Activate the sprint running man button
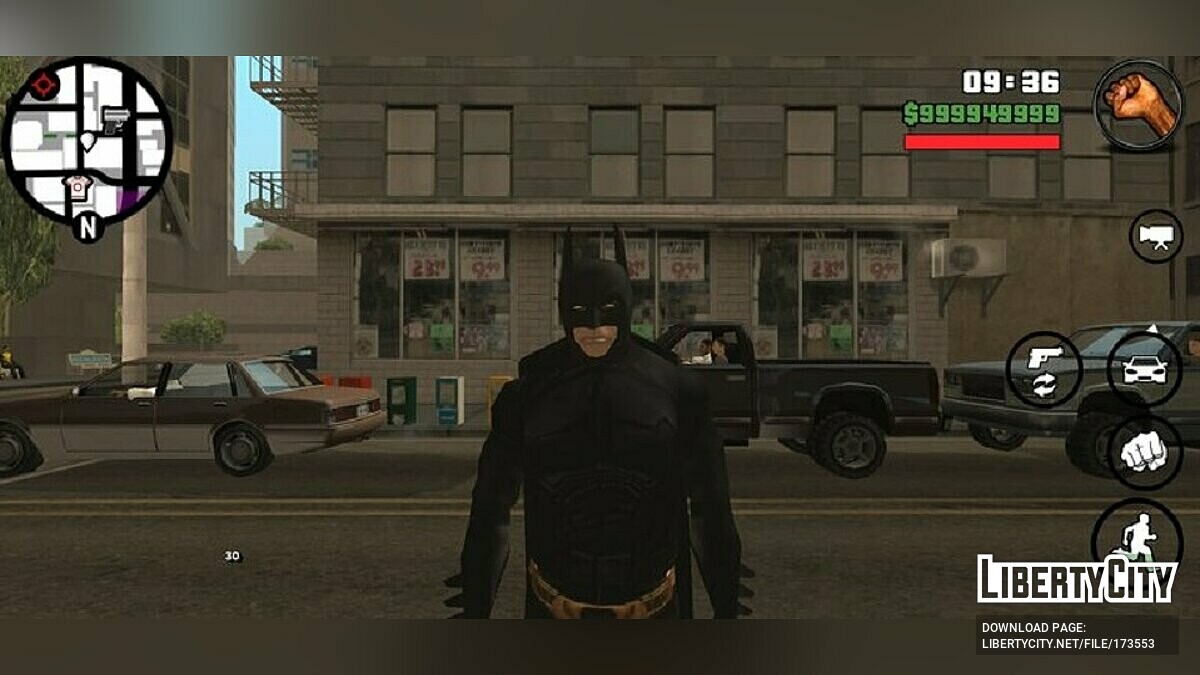 point(1136,536)
